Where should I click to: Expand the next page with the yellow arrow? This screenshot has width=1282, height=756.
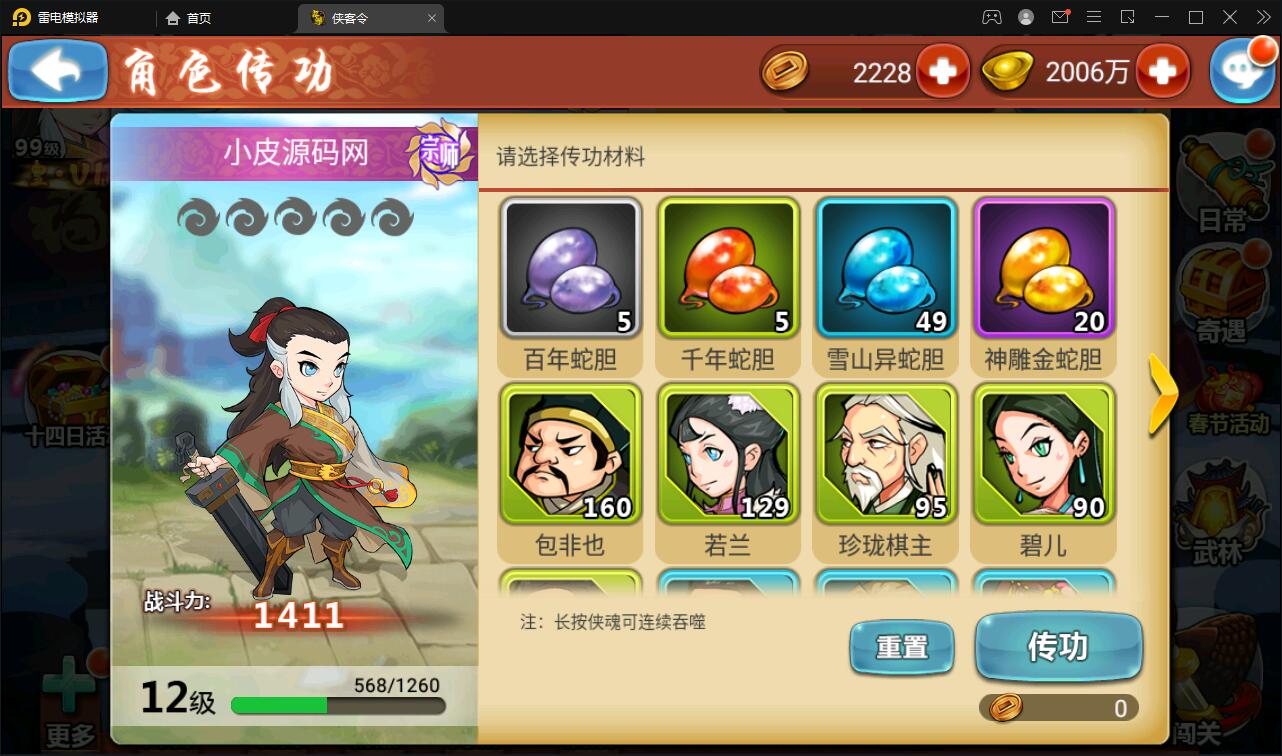click(x=1163, y=395)
